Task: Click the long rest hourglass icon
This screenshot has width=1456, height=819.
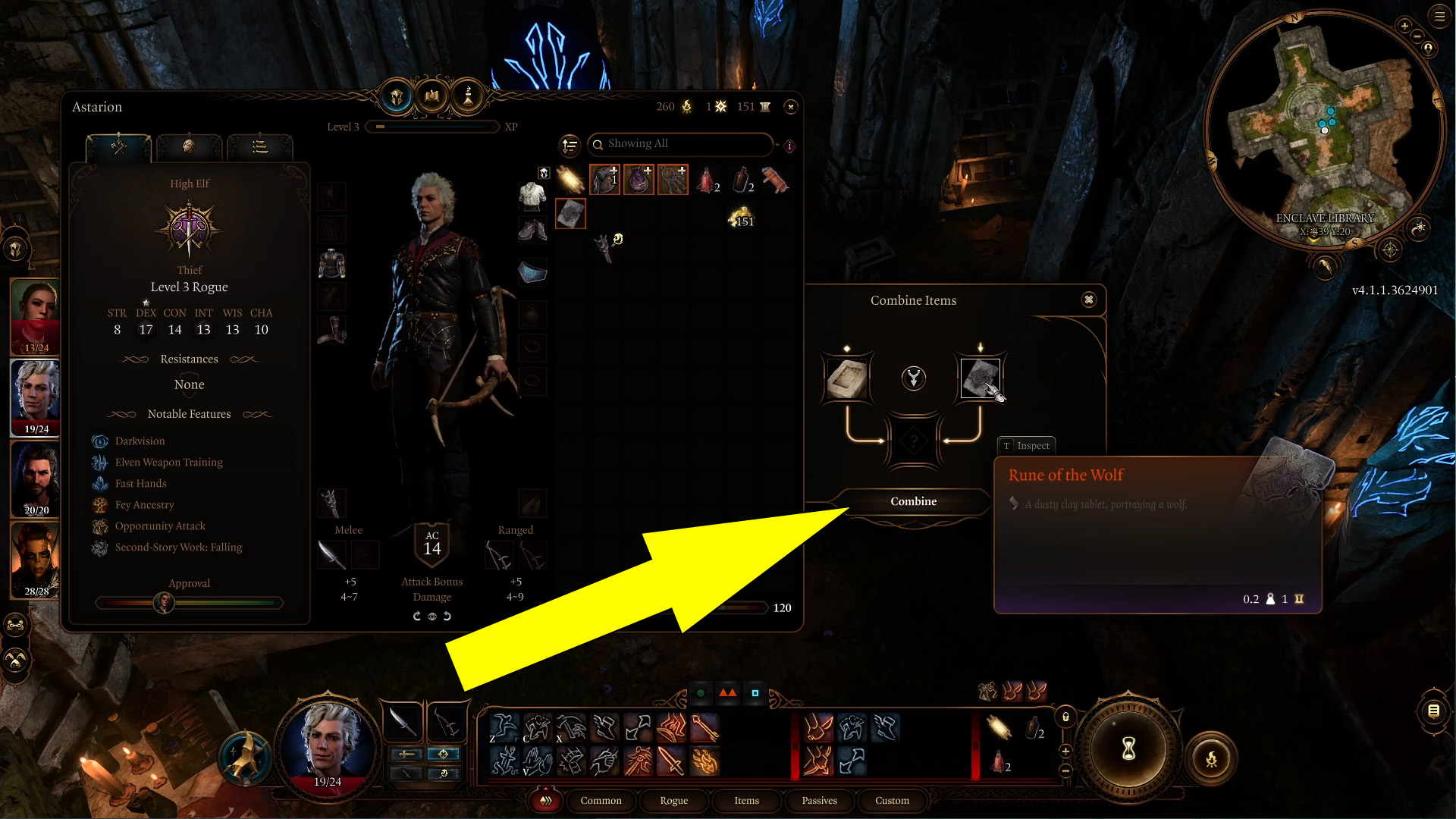Action: click(x=1128, y=749)
